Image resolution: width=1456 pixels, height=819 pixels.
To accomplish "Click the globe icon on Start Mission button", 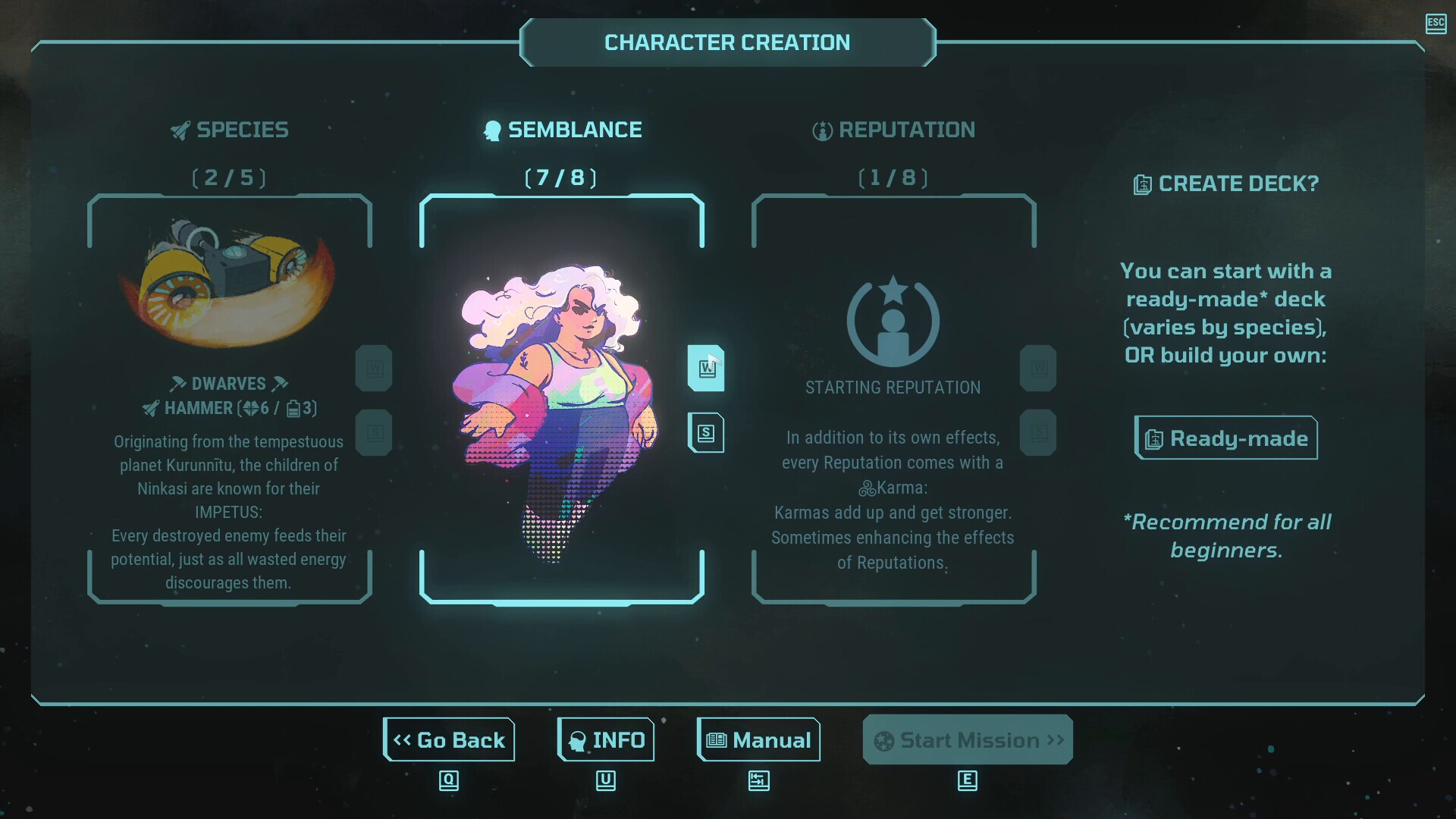I will (x=883, y=740).
